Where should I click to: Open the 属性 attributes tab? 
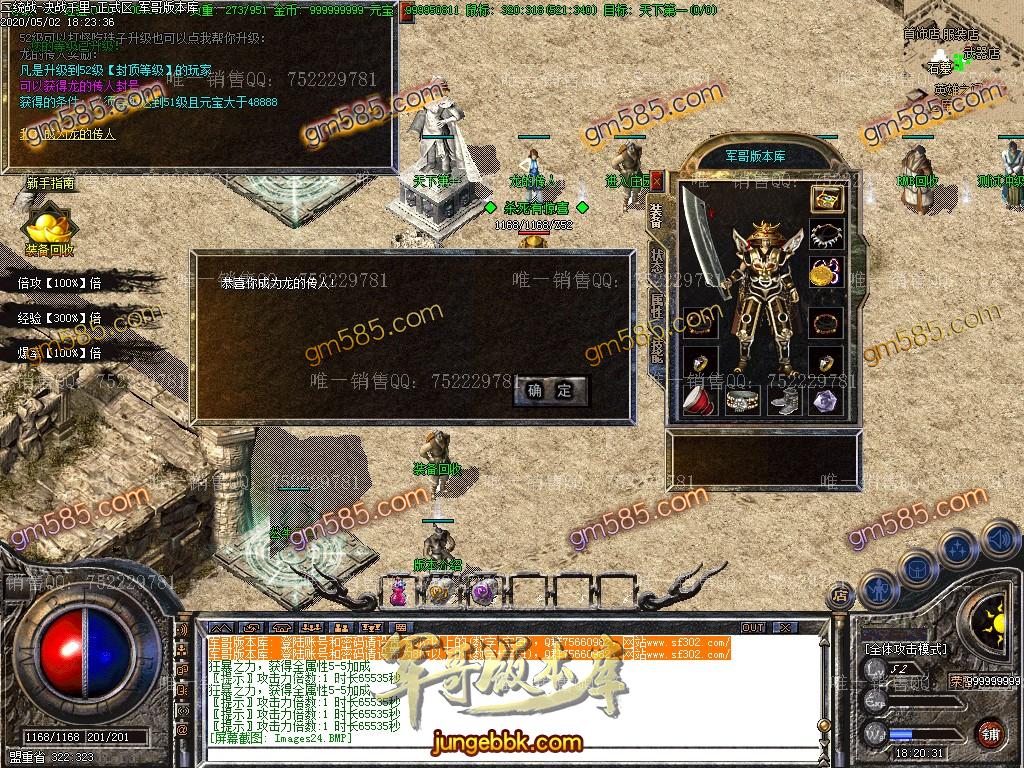pyautogui.click(x=657, y=301)
